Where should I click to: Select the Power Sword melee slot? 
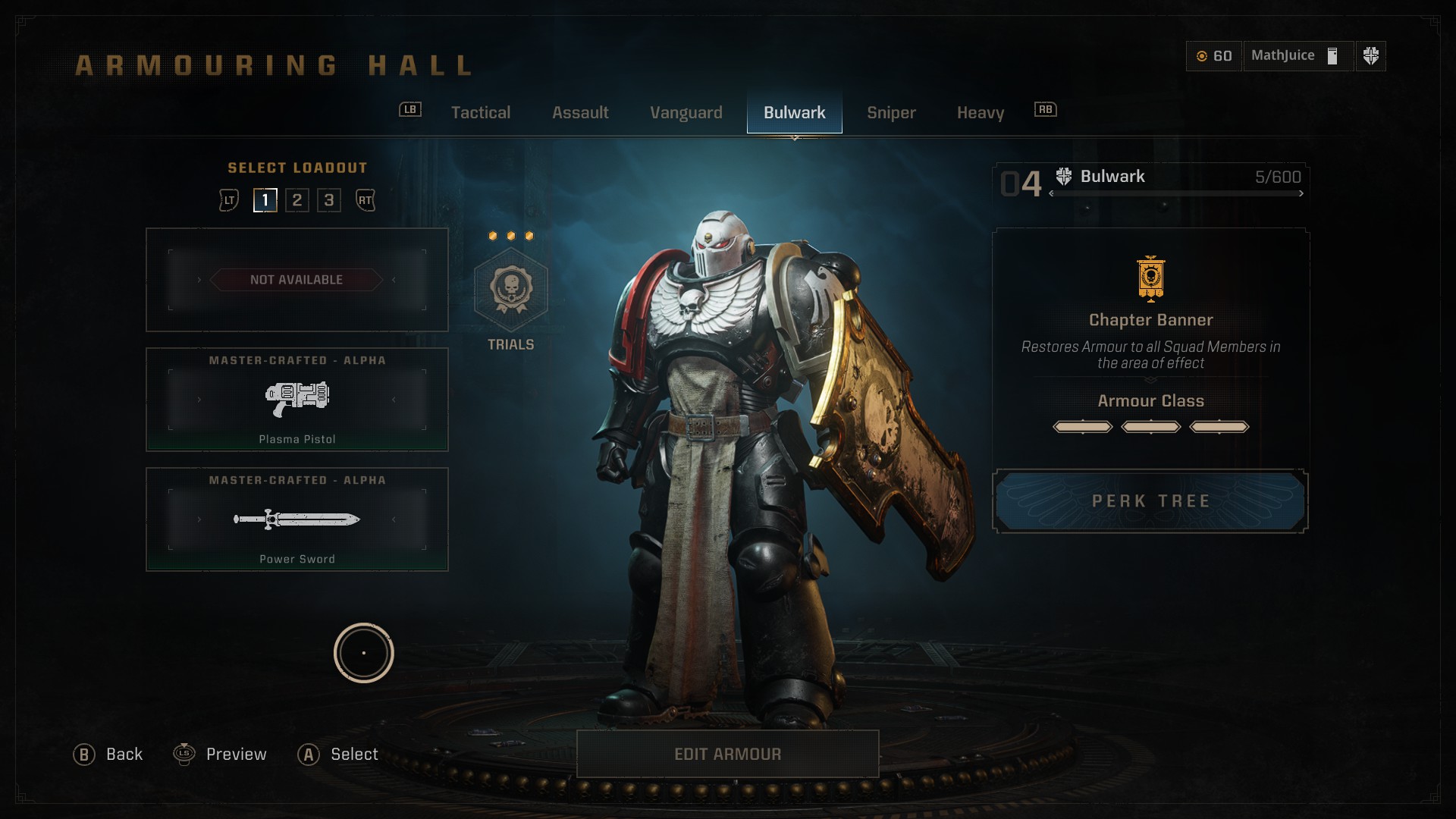pos(297,519)
